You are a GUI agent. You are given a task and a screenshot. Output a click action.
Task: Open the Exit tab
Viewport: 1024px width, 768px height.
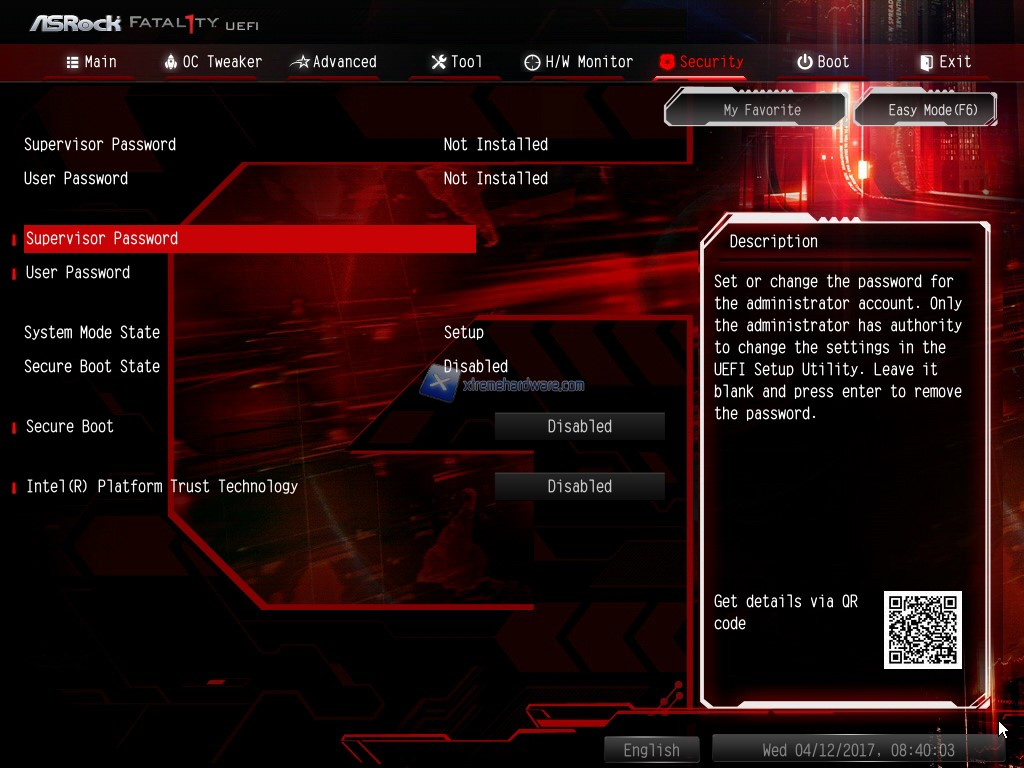click(x=944, y=62)
